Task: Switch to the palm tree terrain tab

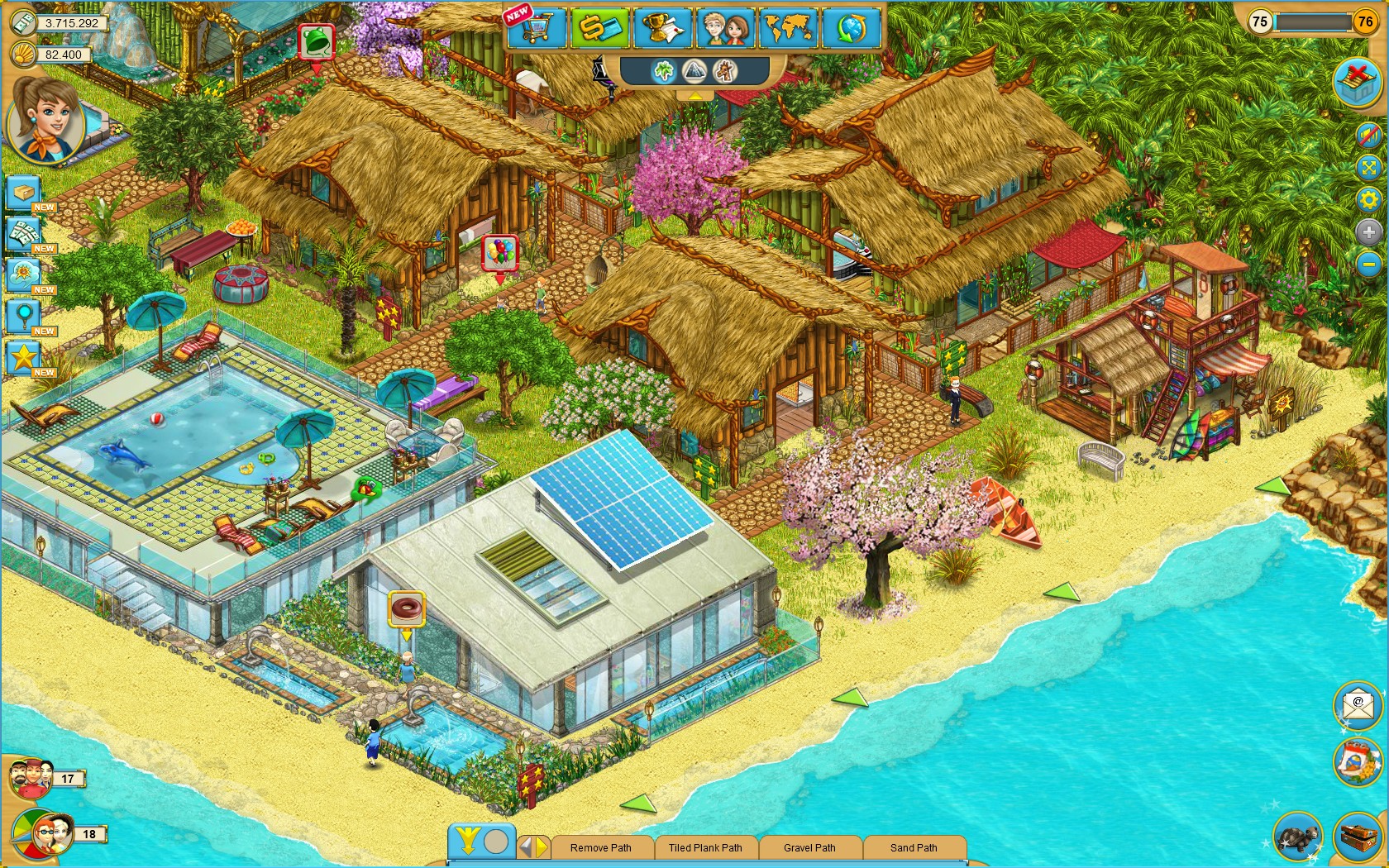Action: coord(663,71)
